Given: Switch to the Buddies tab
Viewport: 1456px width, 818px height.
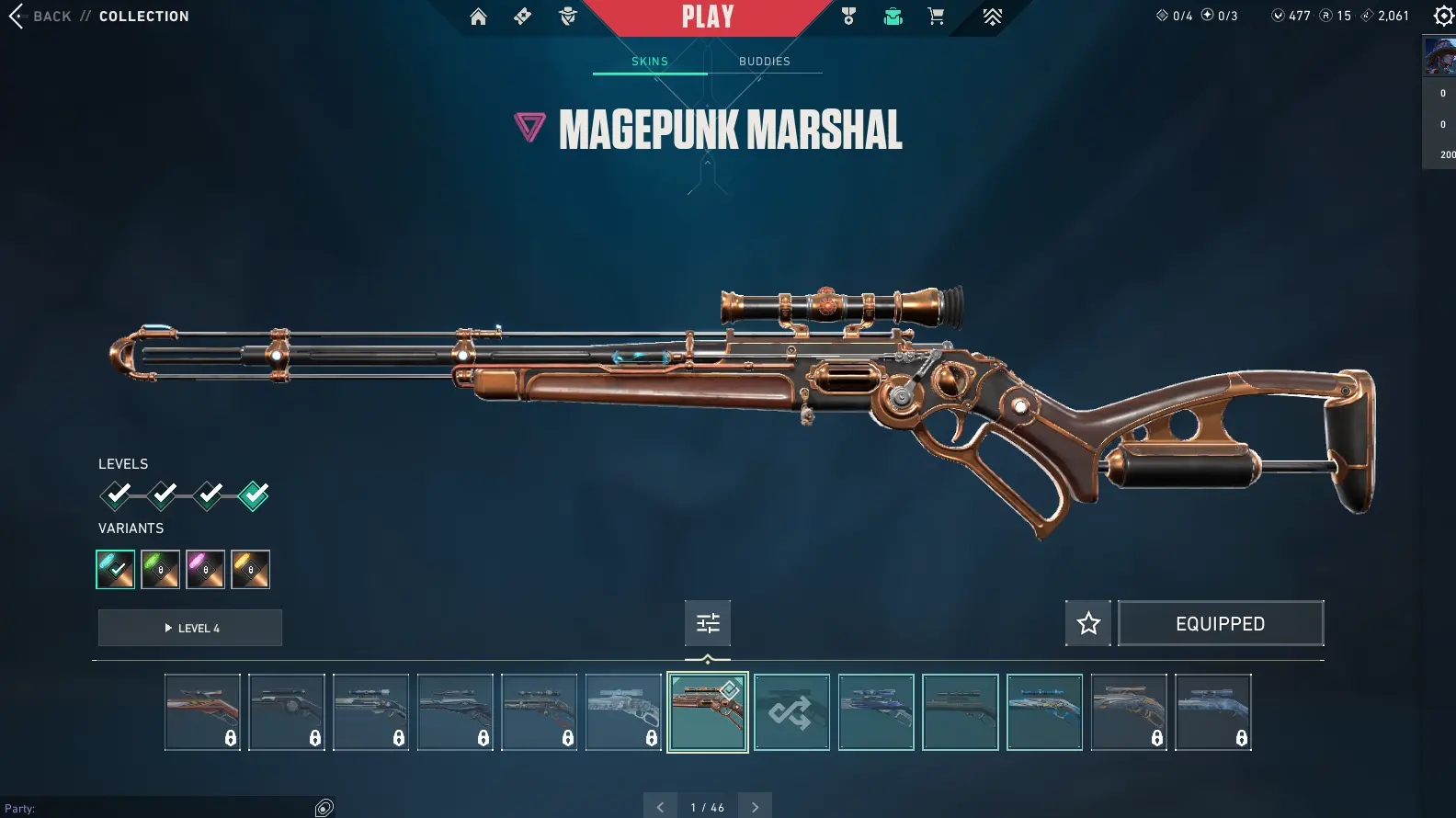Looking at the screenshot, I should point(764,62).
